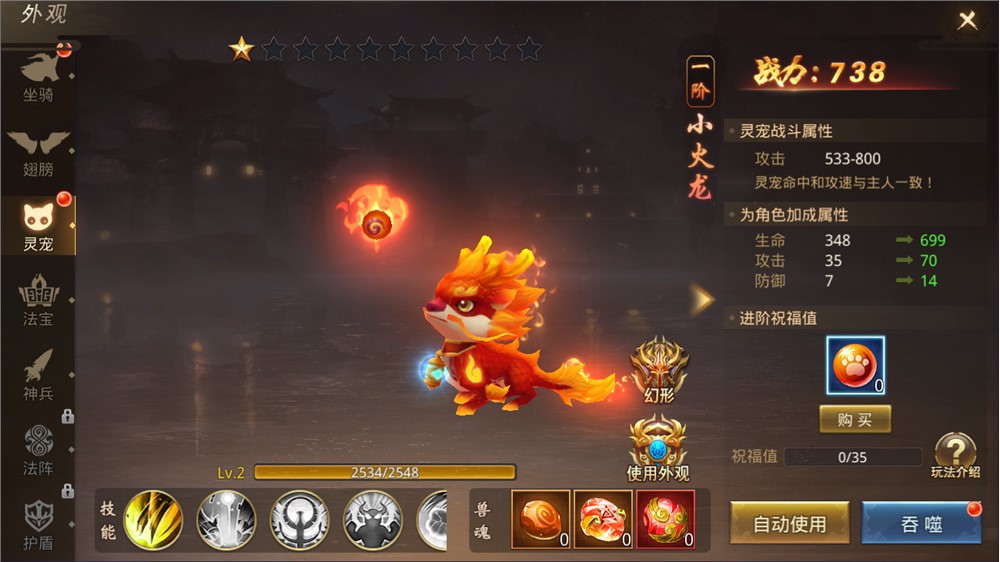1000x562 pixels.
Task: Select the grey winged figure skill
Action: tap(299, 520)
